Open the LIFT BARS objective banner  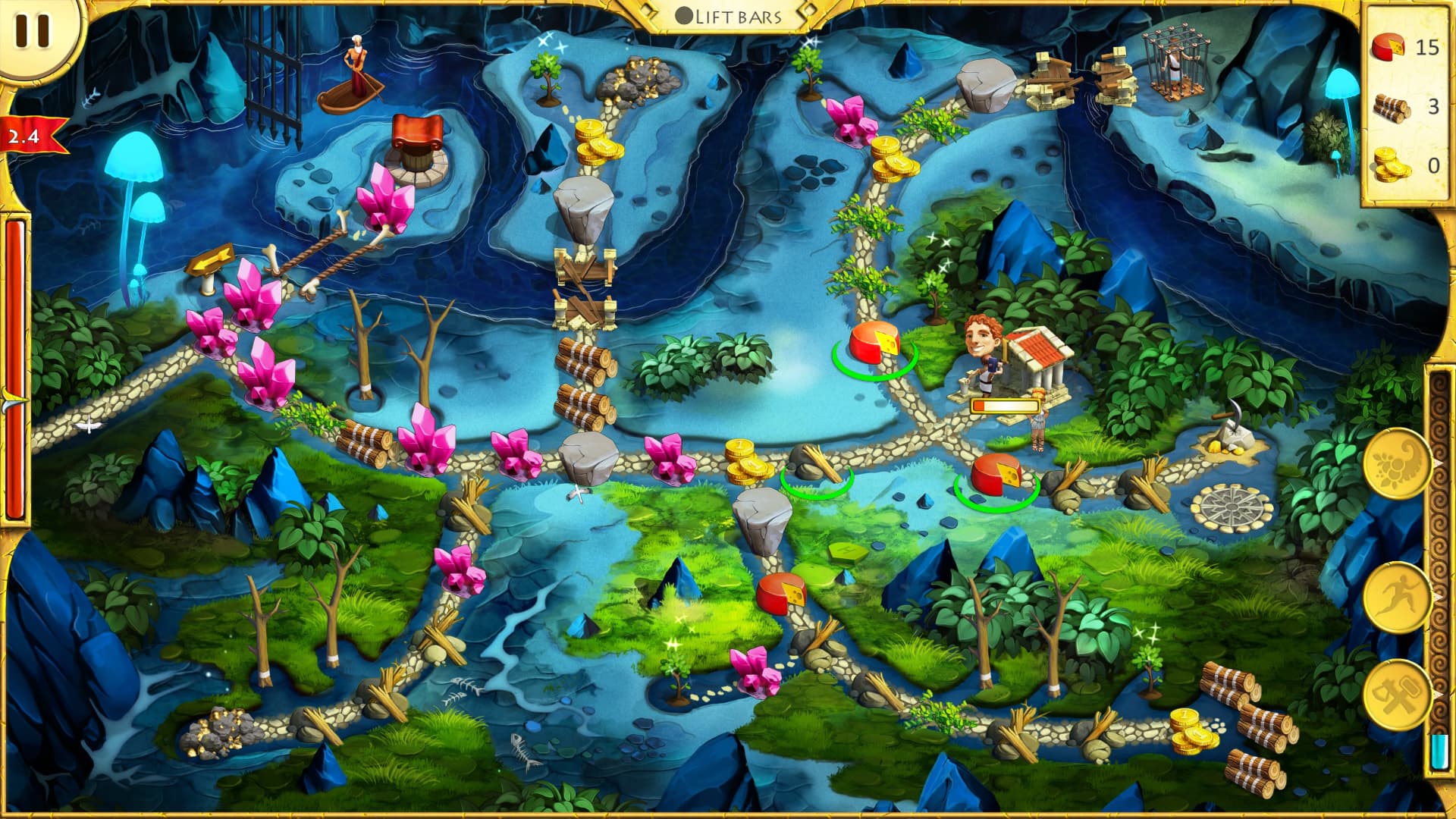click(x=728, y=14)
